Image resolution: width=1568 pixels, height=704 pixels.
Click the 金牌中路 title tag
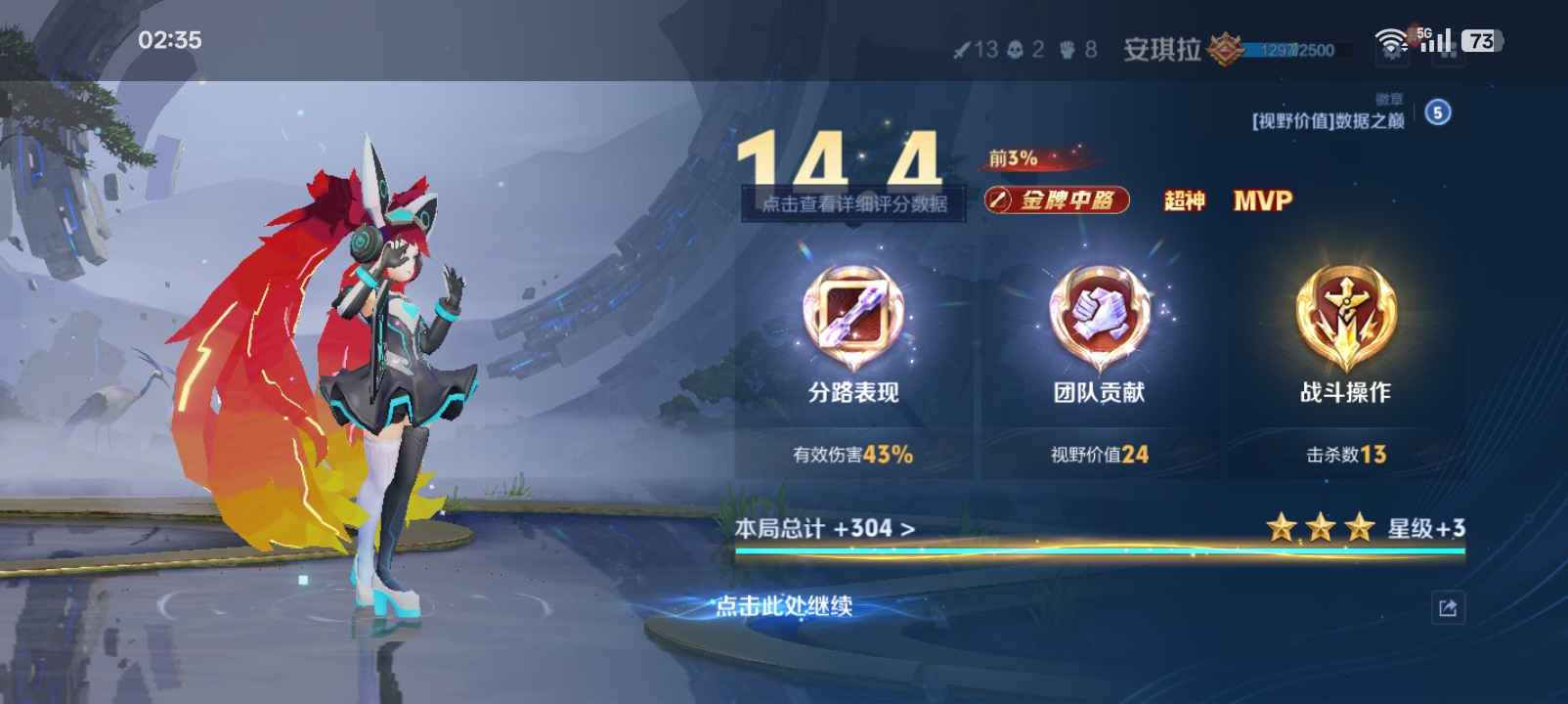point(1057,200)
